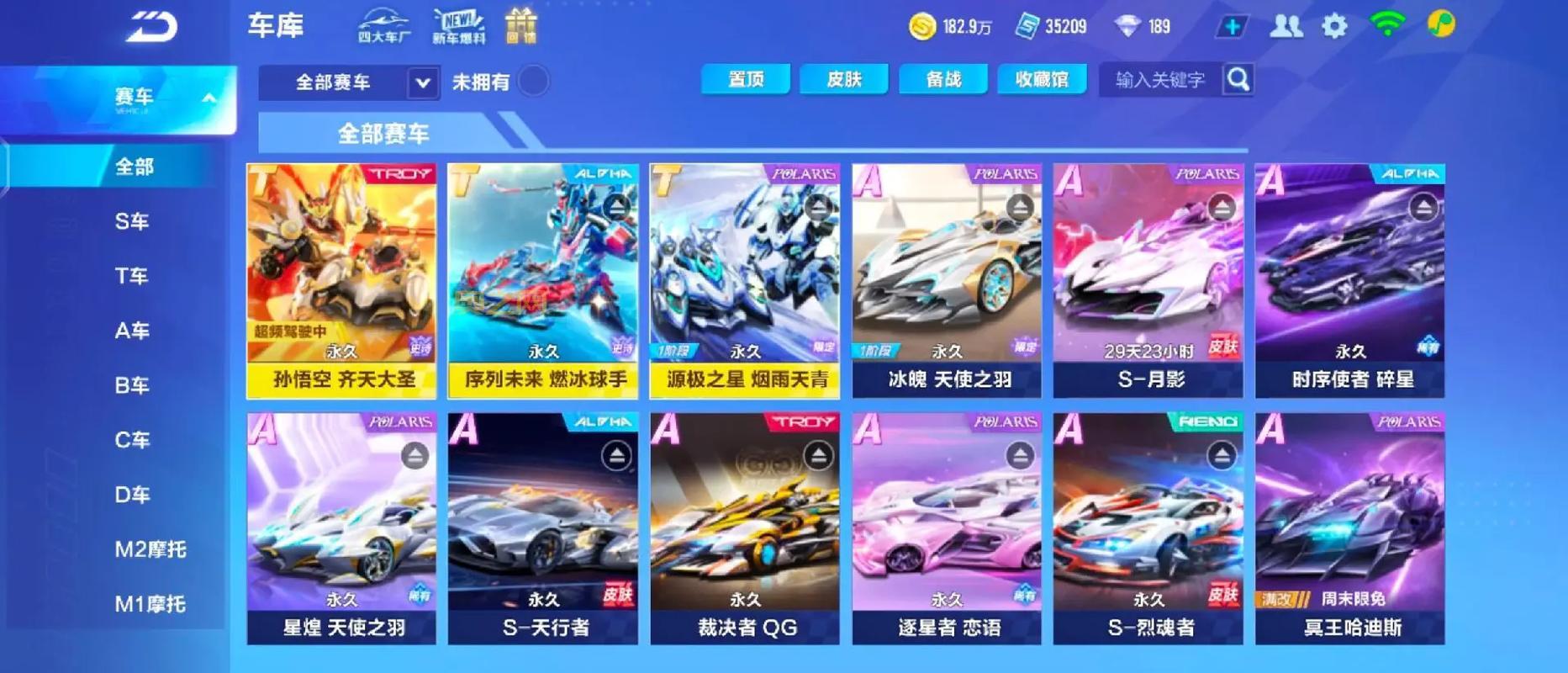
Task: Click the gold coin currency icon
Action: [922, 26]
